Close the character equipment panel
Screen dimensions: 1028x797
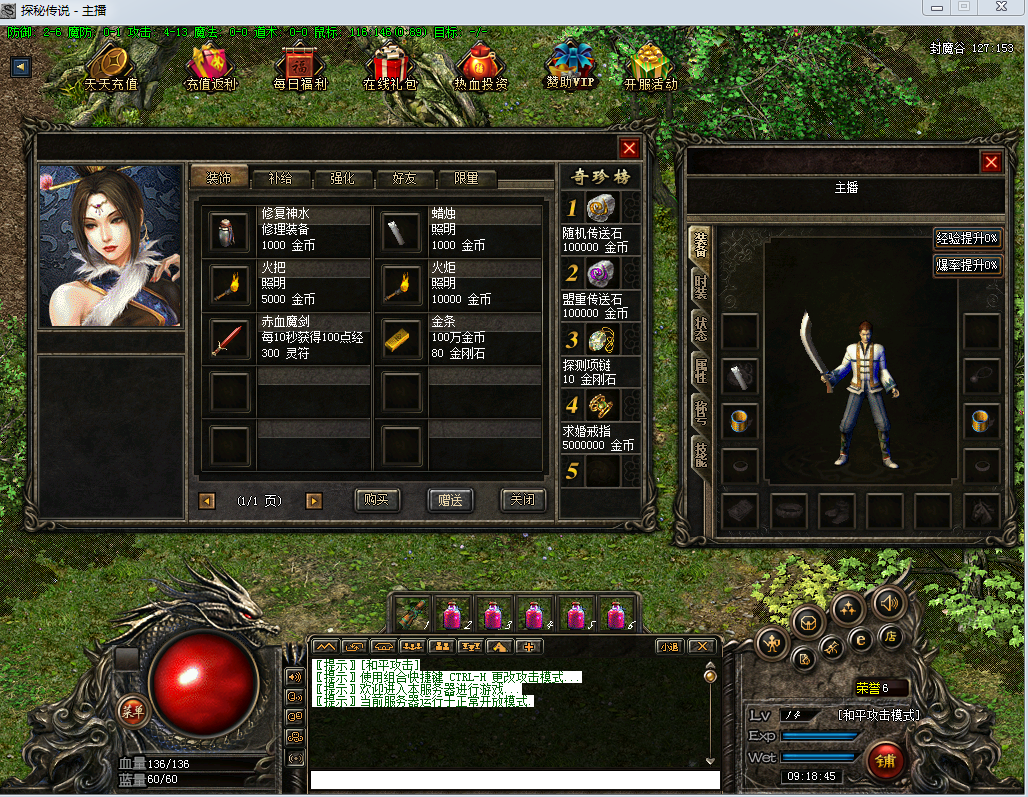[x=991, y=162]
